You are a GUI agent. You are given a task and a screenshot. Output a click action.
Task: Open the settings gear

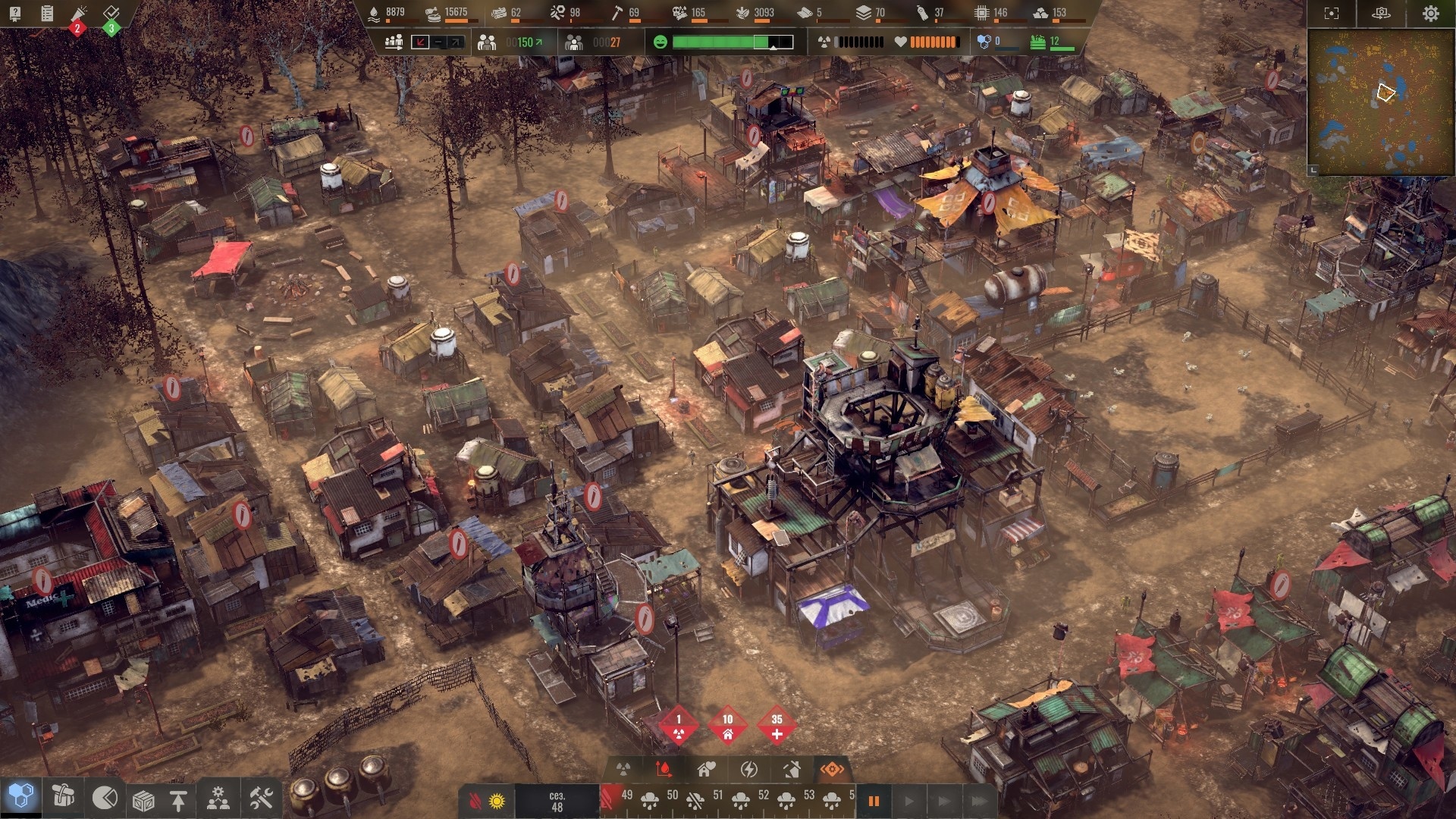tap(1430, 14)
